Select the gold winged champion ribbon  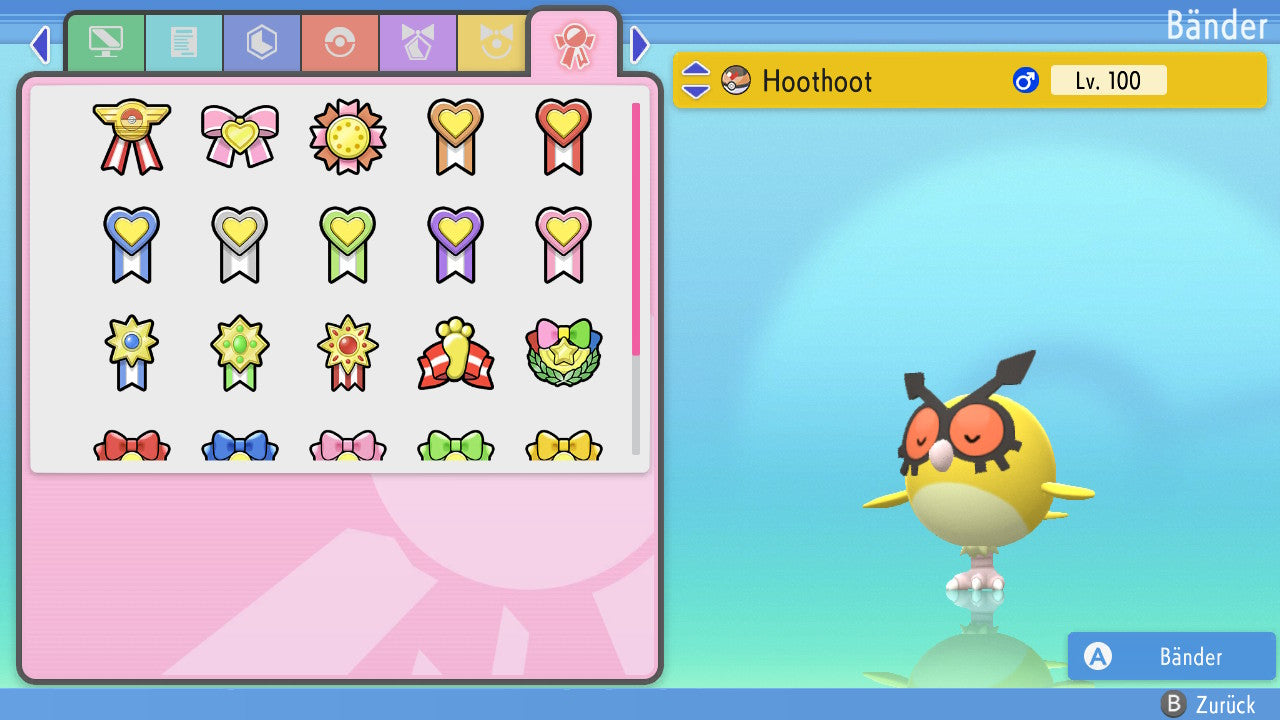(x=132, y=136)
